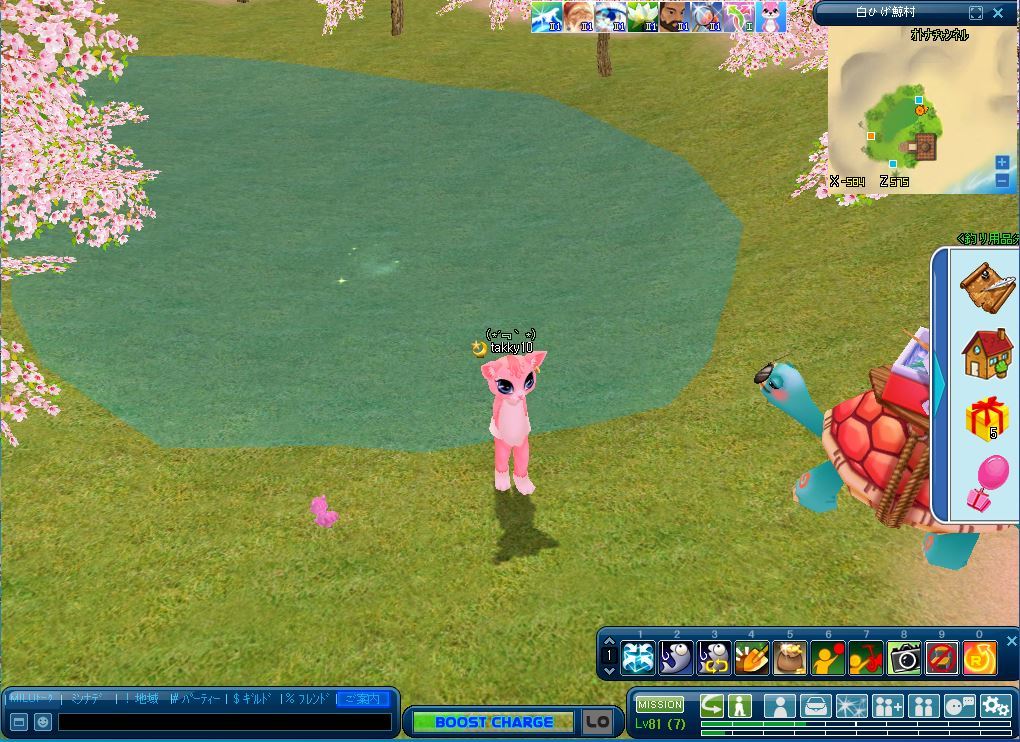
Task: Open the house icon in the side panel
Action: pos(987,353)
